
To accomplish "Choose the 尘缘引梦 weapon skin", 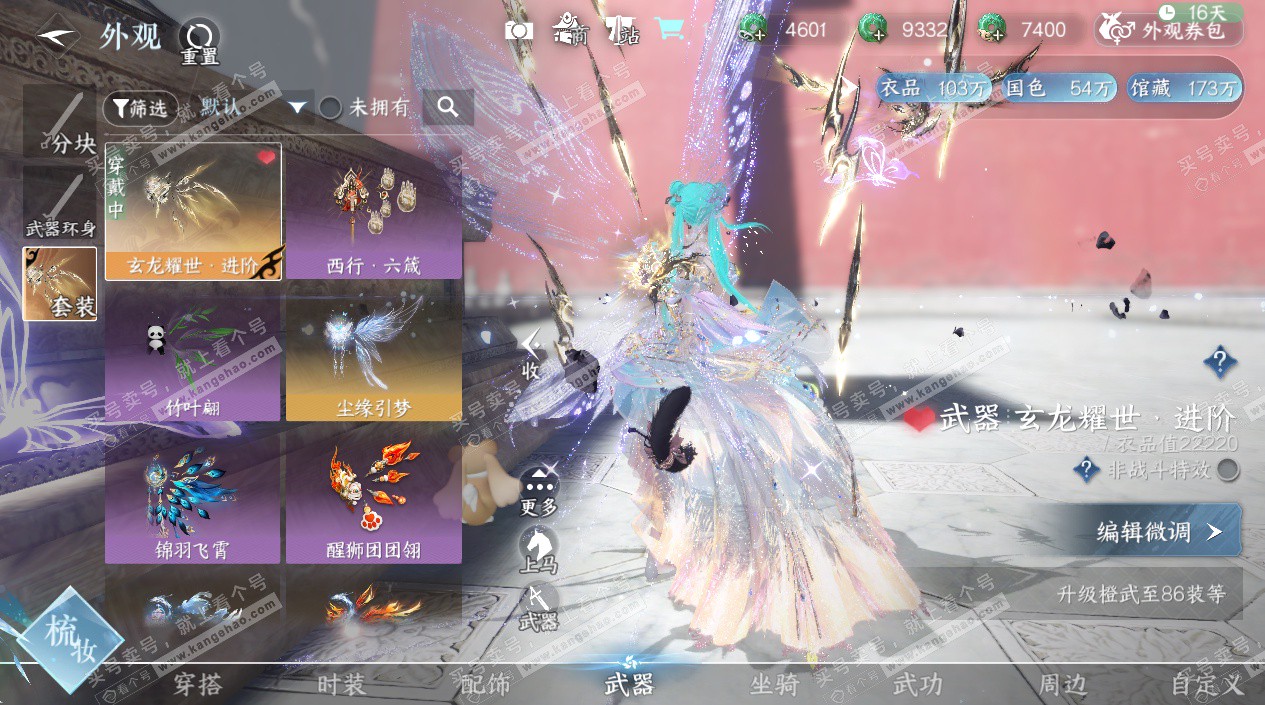I will tap(373, 357).
